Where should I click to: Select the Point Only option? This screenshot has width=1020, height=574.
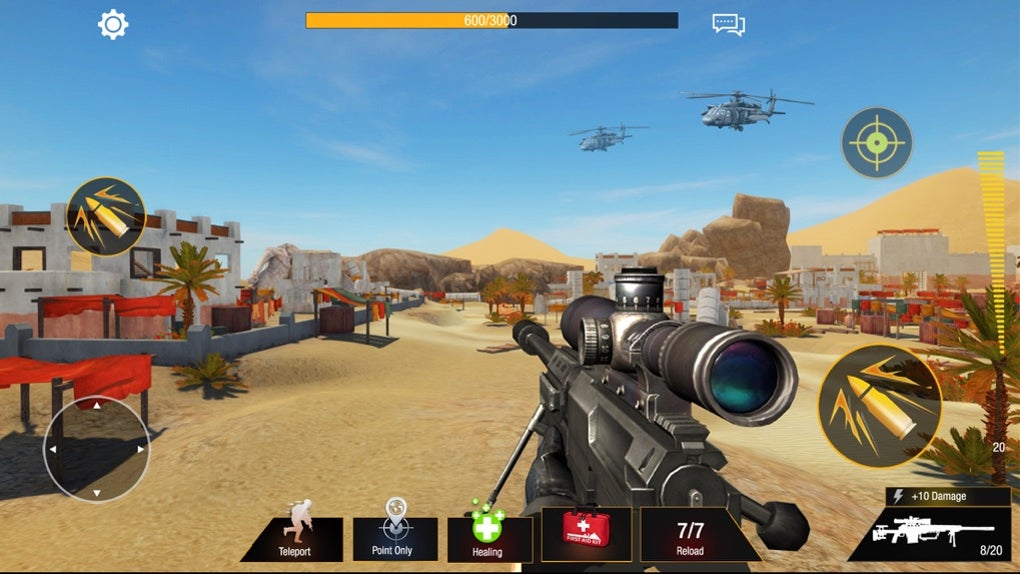(396, 537)
